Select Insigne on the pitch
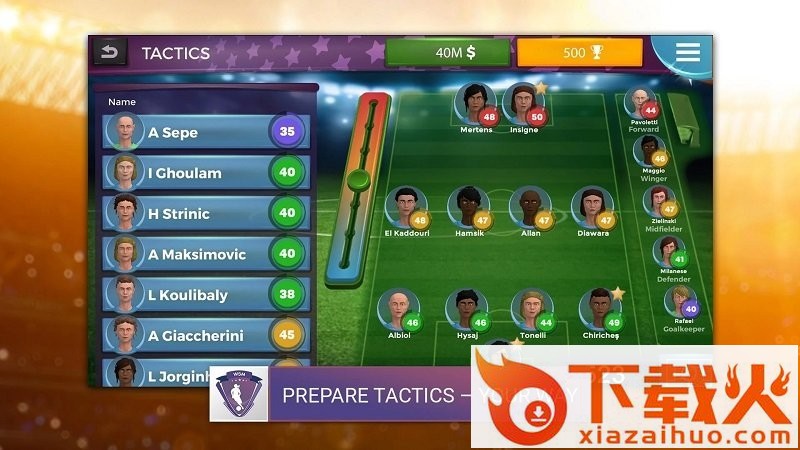 [522, 104]
